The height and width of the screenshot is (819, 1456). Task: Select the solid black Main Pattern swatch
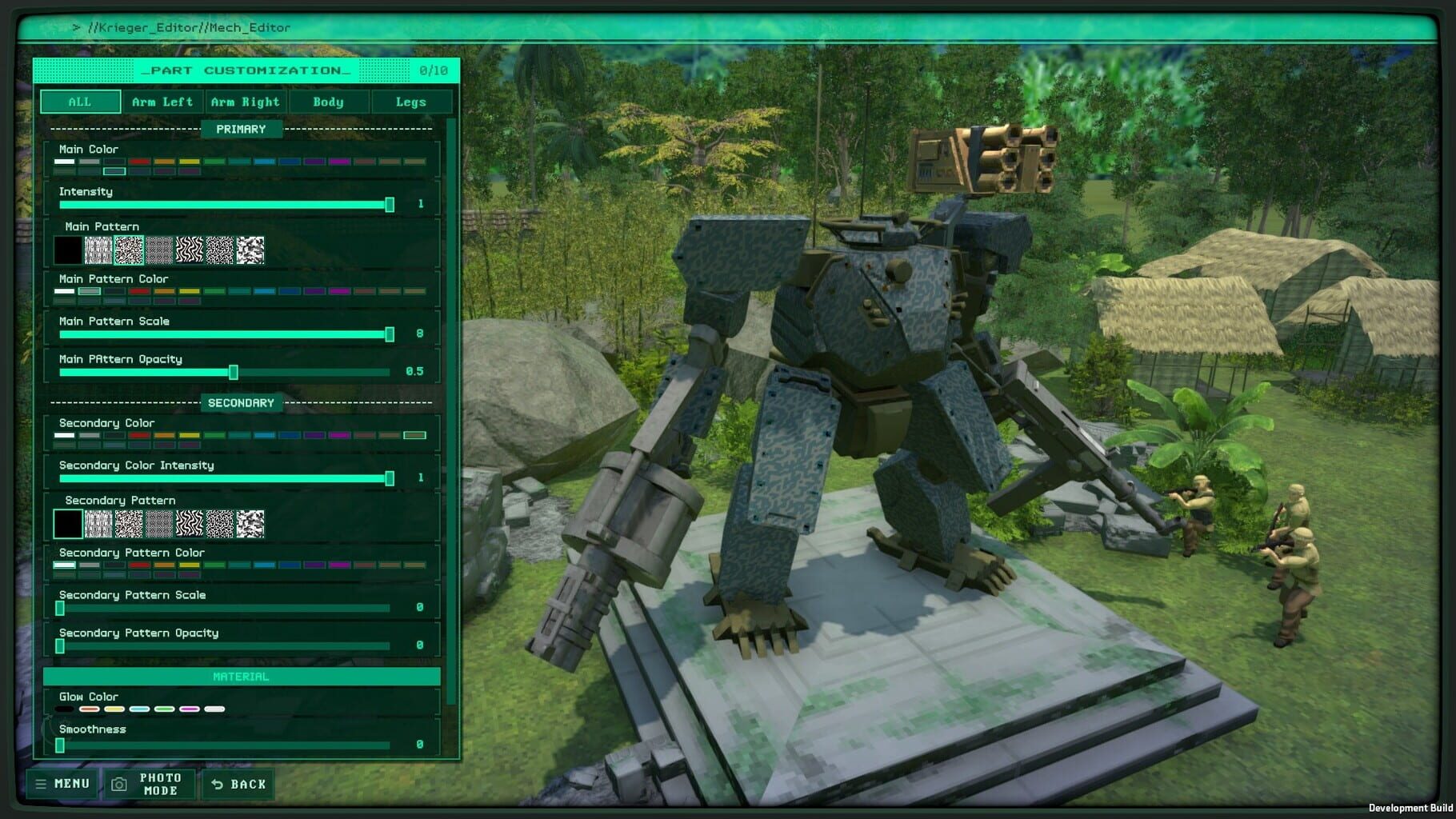[x=69, y=251]
